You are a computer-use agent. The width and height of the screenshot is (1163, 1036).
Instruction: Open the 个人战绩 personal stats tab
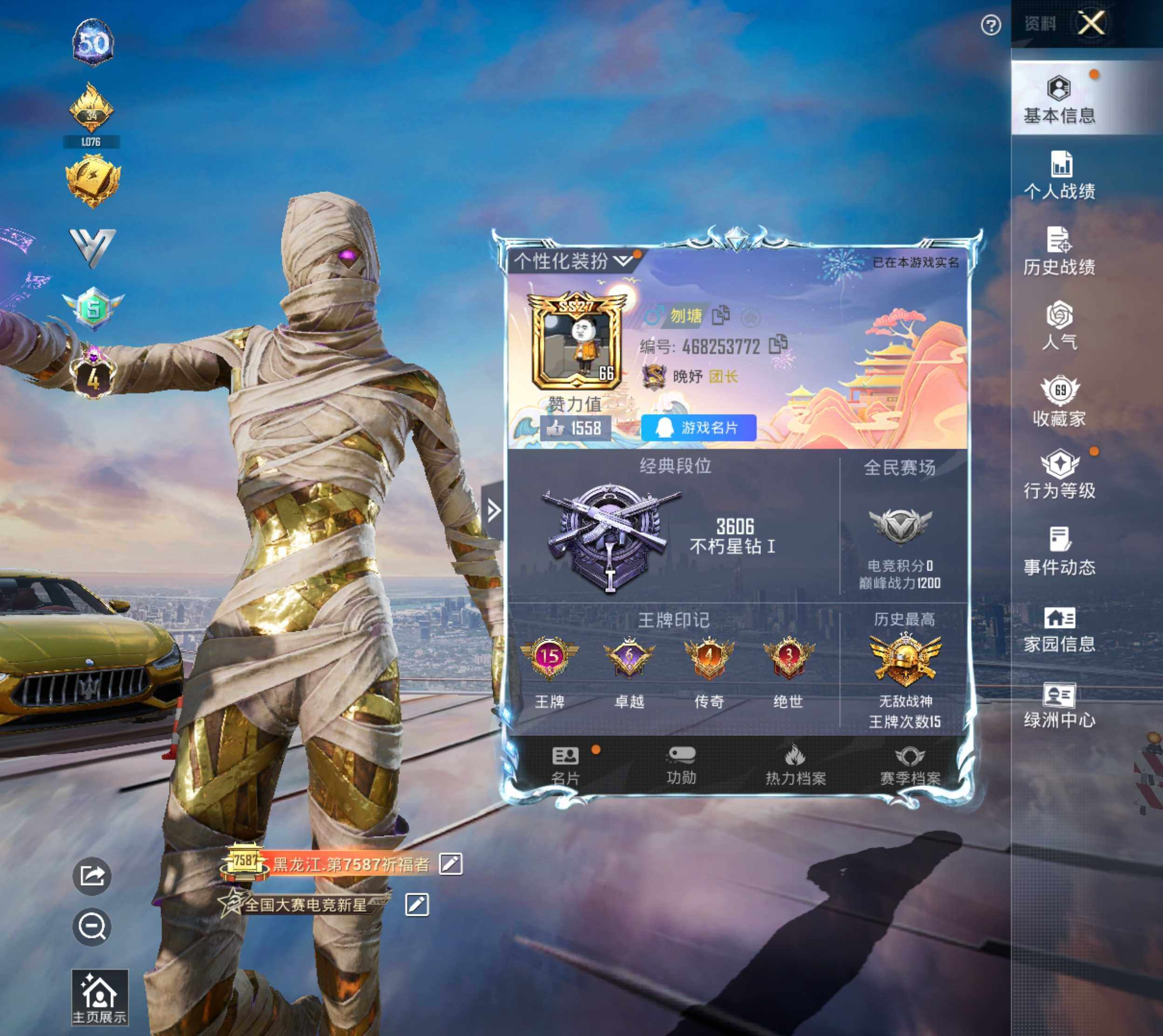(x=1060, y=176)
